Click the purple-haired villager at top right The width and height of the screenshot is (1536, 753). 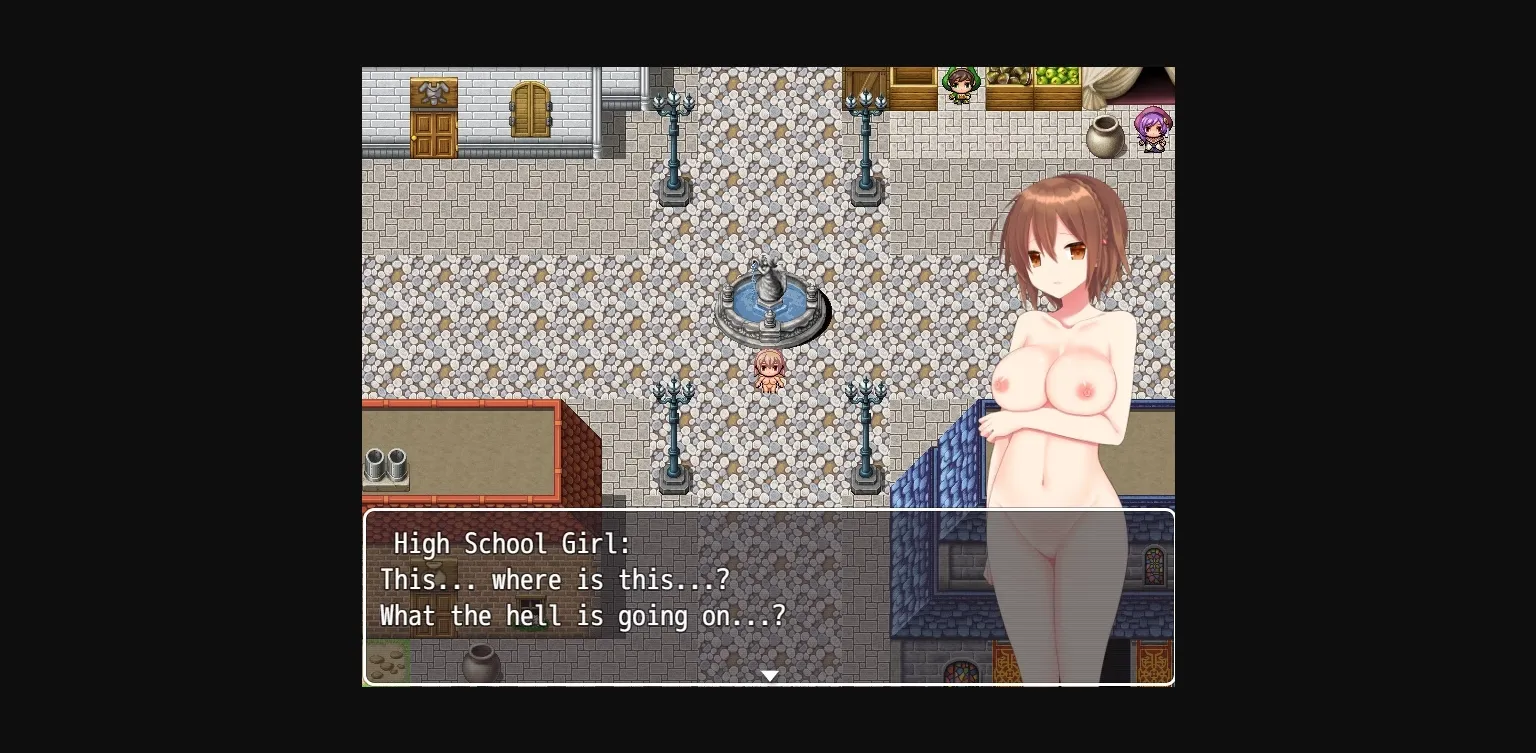pyautogui.click(x=1152, y=128)
